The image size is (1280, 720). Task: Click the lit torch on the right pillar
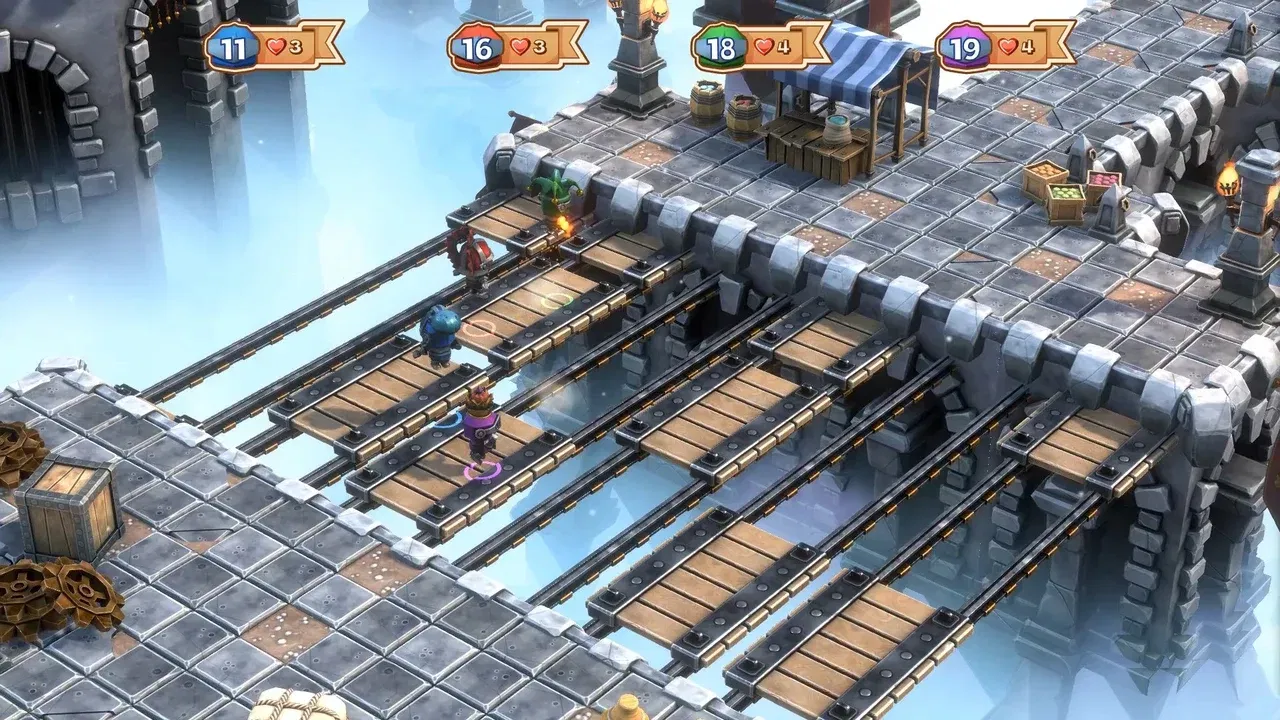click(x=1227, y=180)
